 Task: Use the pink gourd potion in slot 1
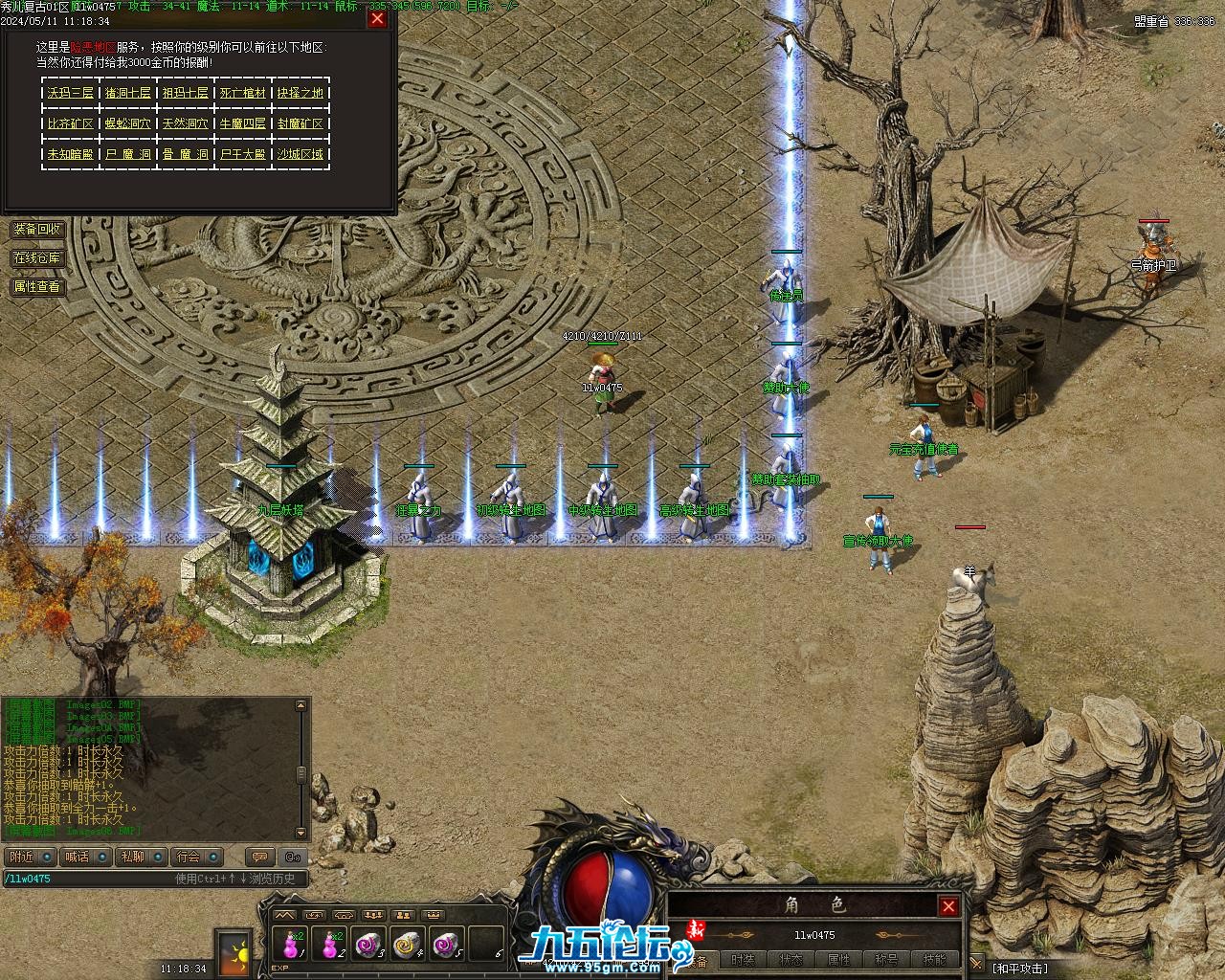[288, 944]
